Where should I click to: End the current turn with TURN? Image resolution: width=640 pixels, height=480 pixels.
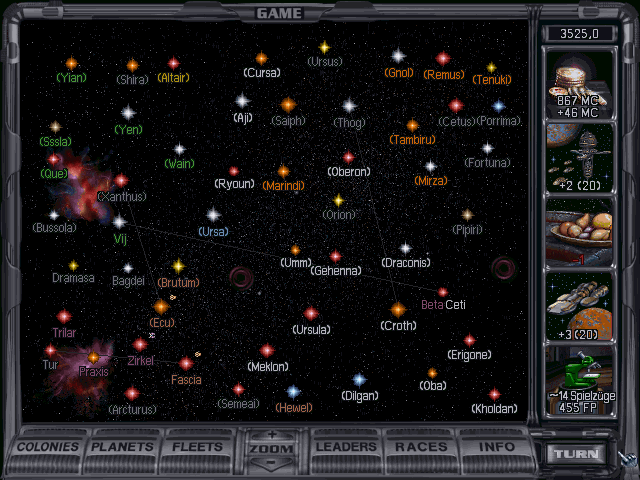click(577, 453)
